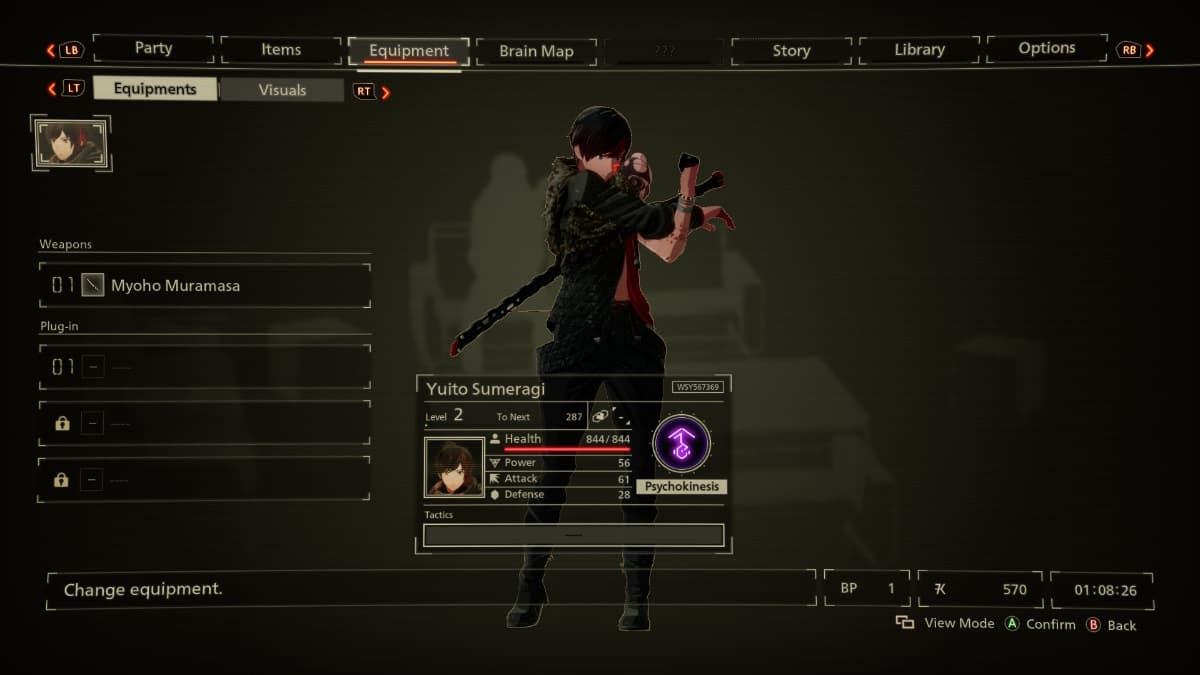Choose the Myoho Muramasa weapon slot

(205, 286)
